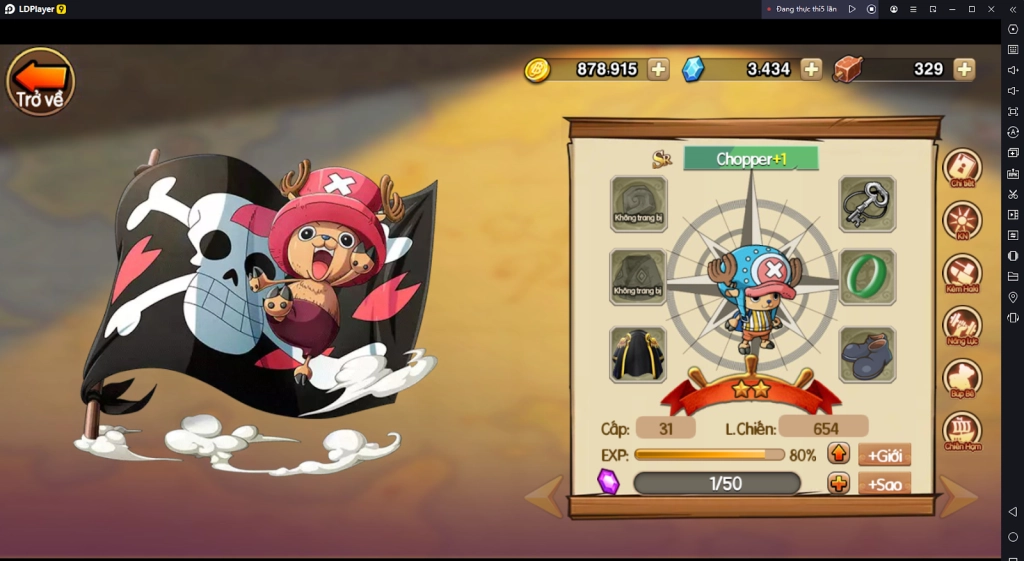Open the Chi tiết details panel
The image size is (1024, 561).
pyautogui.click(x=962, y=167)
